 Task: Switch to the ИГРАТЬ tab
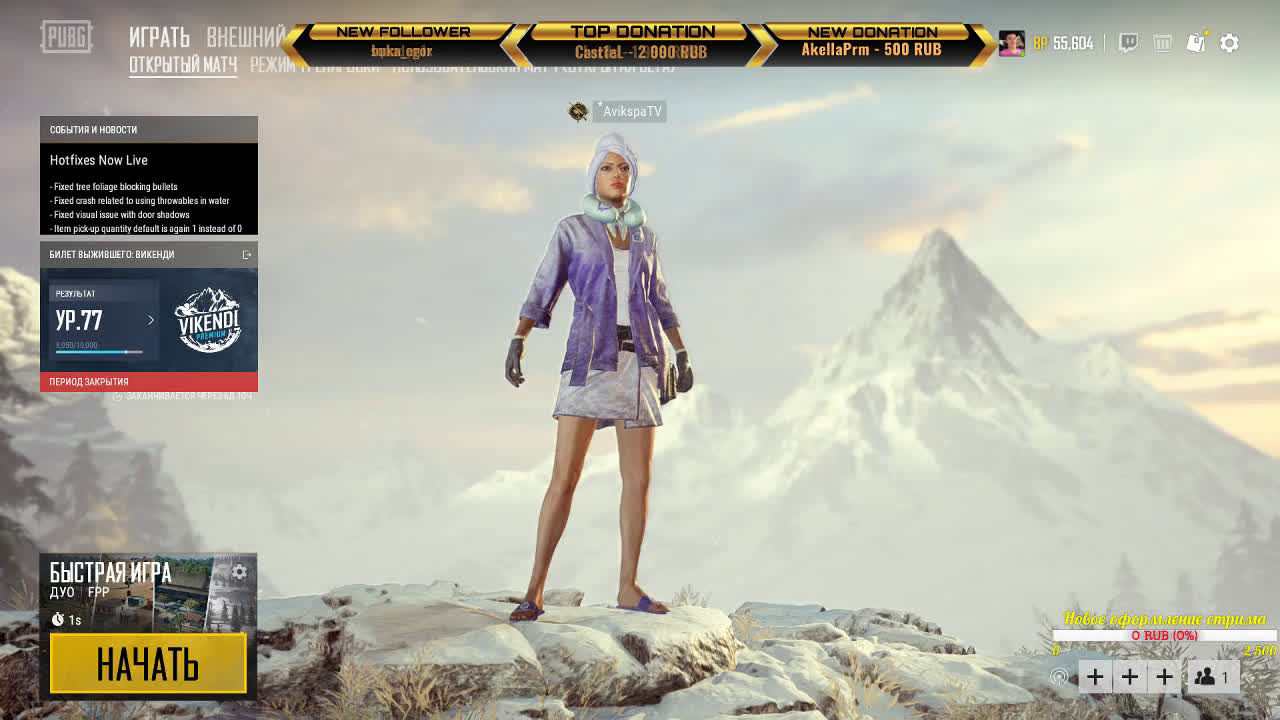[x=159, y=38]
